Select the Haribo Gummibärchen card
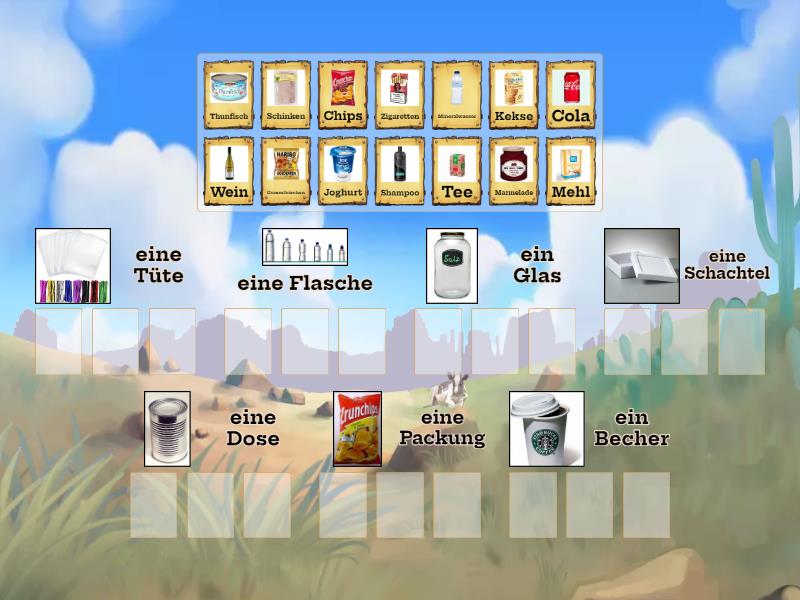The image size is (800, 600). [x=285, y=171]
